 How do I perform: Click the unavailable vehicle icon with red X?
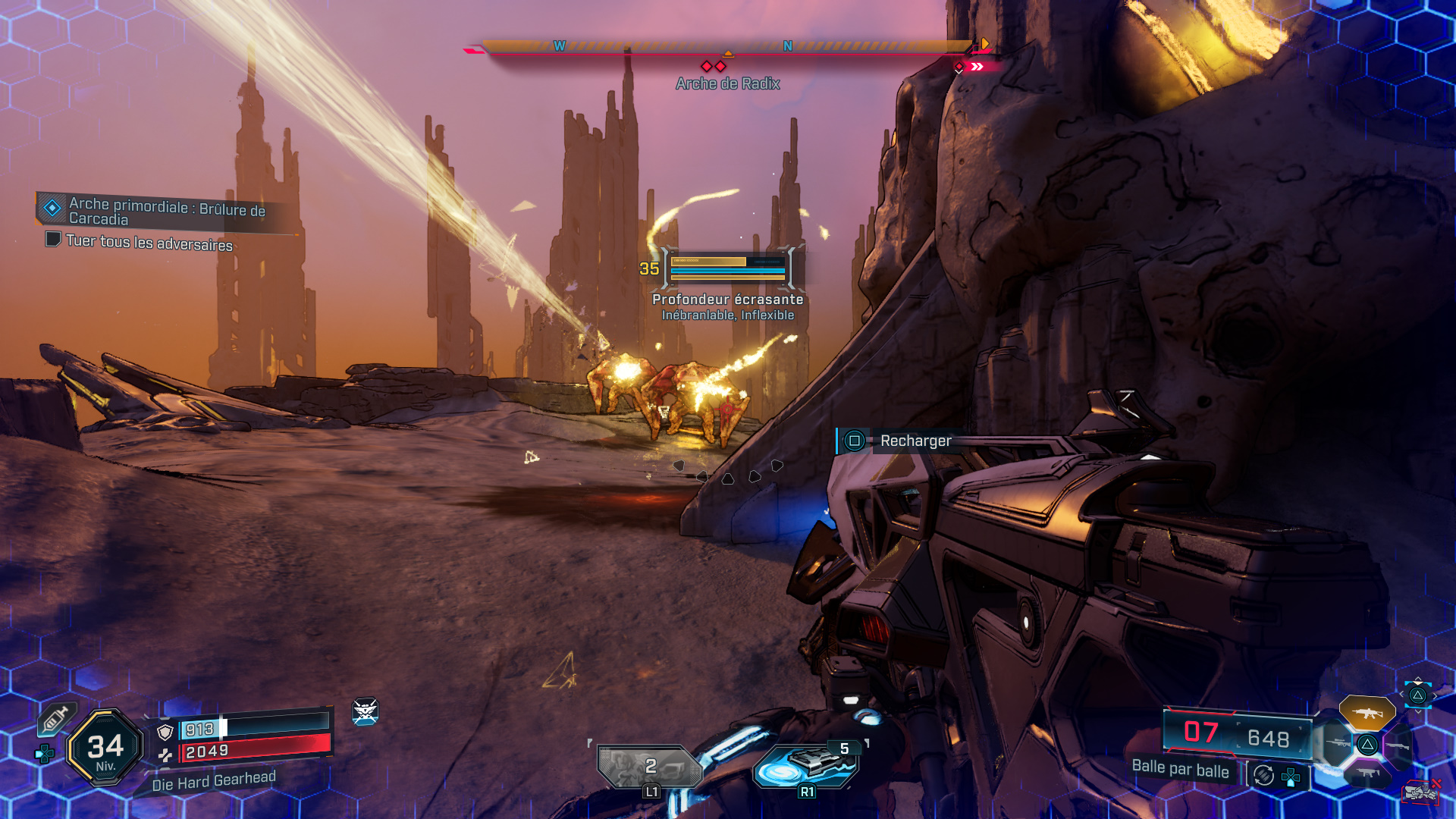click(x=1420, y=792)
